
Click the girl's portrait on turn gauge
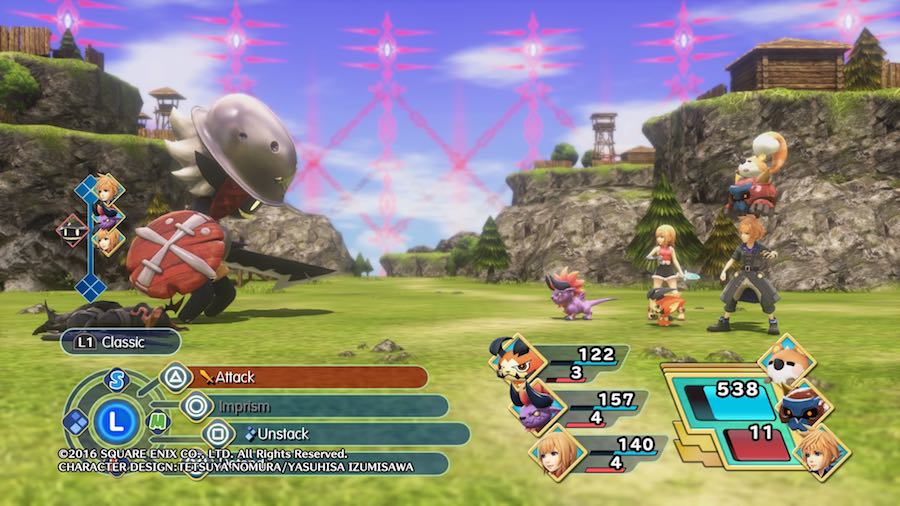click(x=106, y=240)
